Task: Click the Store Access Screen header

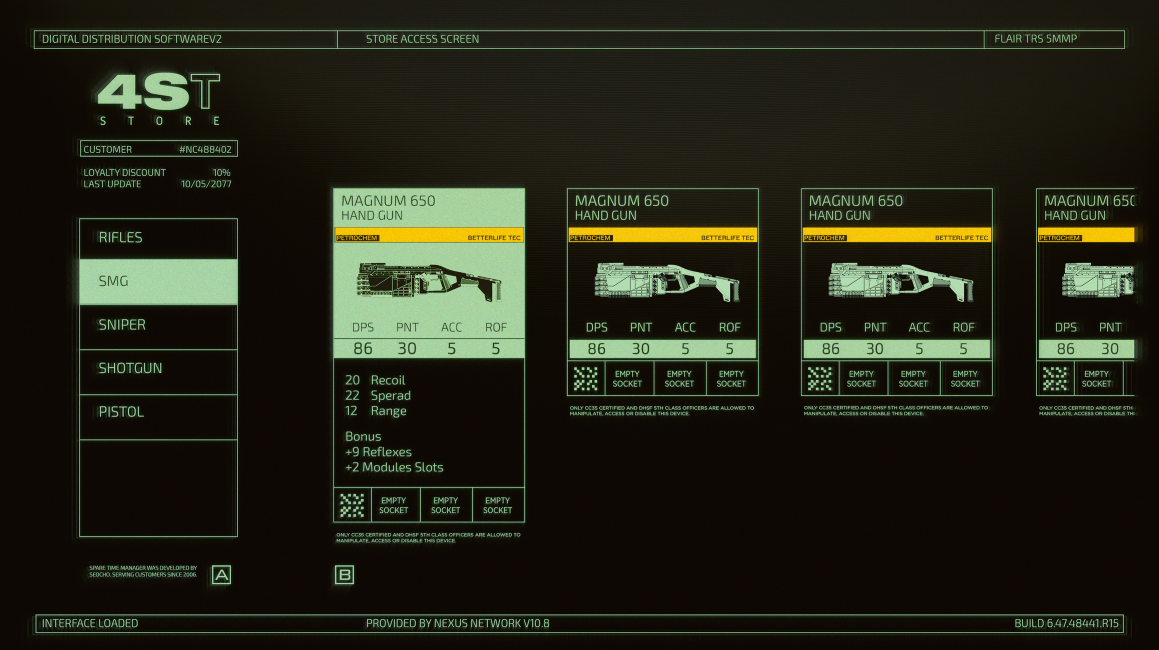Action: pos(422,39)
